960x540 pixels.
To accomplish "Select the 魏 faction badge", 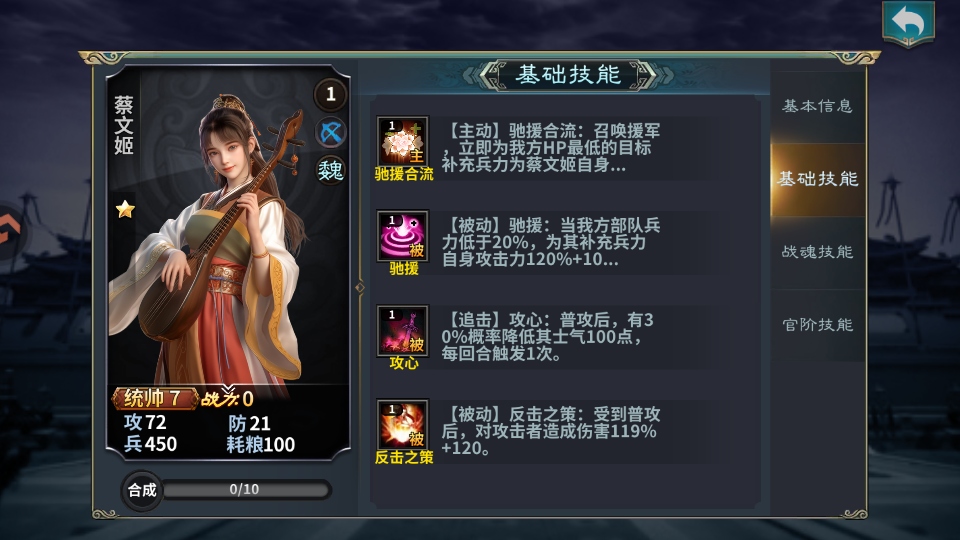I will coord(331,169).
